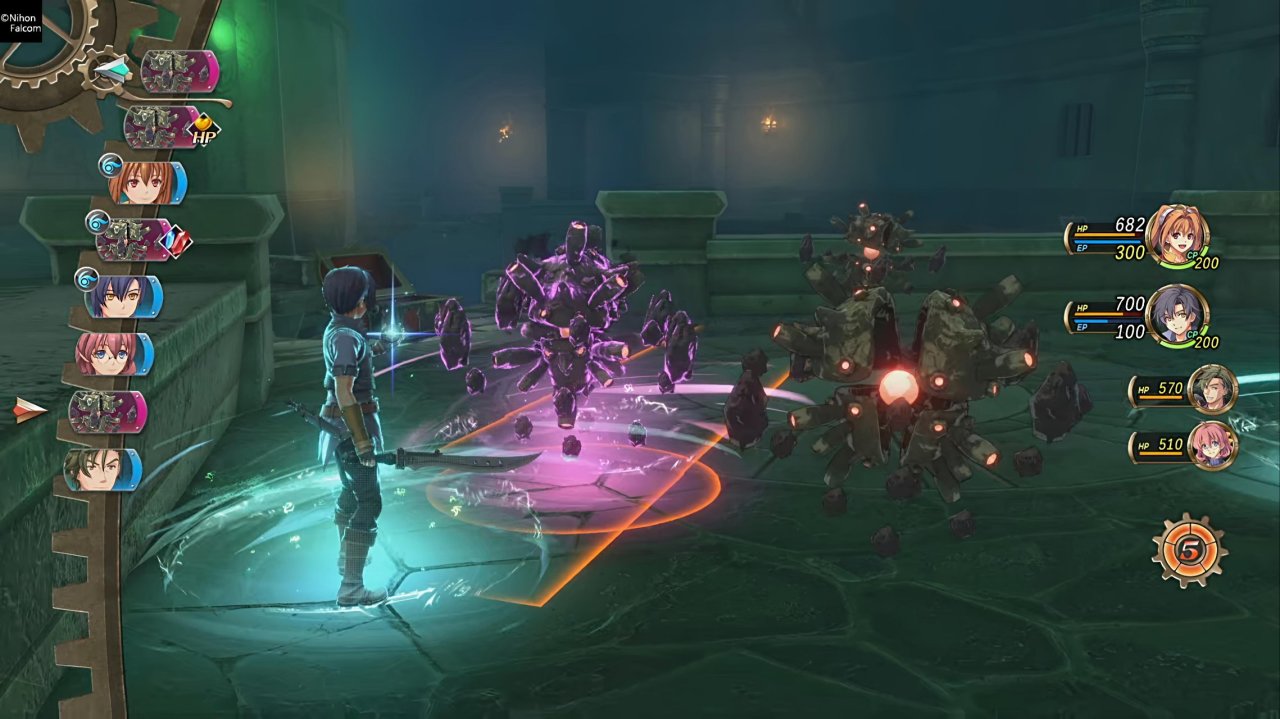Click the enemy turn entry with crystal bonus icon
Viewport: 1280px width, 719px height.
pos(135,240)
